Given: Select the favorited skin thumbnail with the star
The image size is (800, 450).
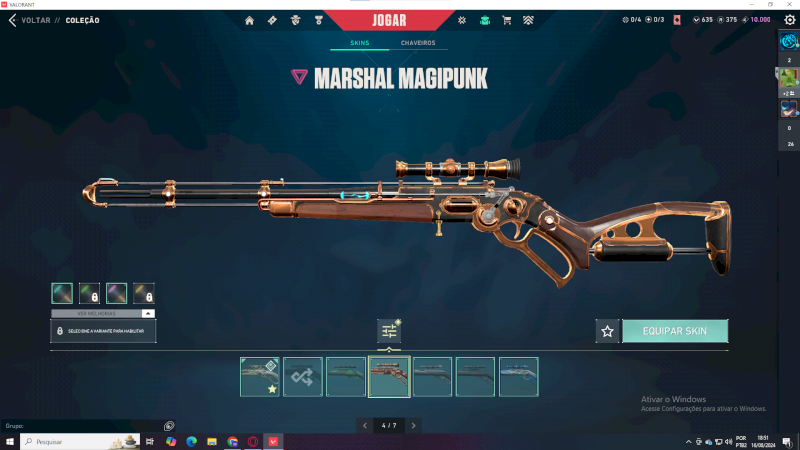Looking at the screenshot, I should [259, 377].
